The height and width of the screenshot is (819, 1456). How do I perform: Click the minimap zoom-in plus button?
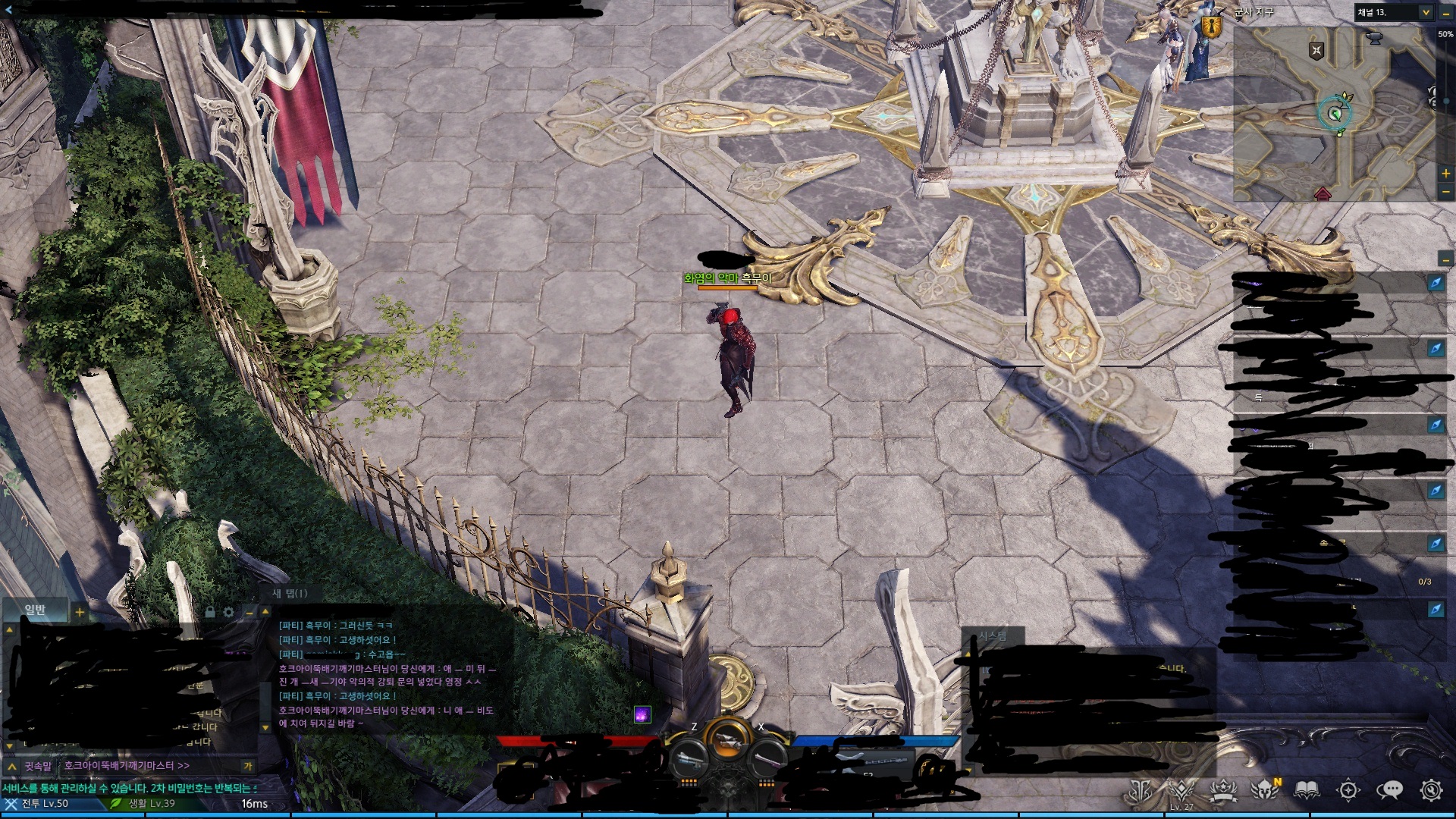pos(1445,174)
